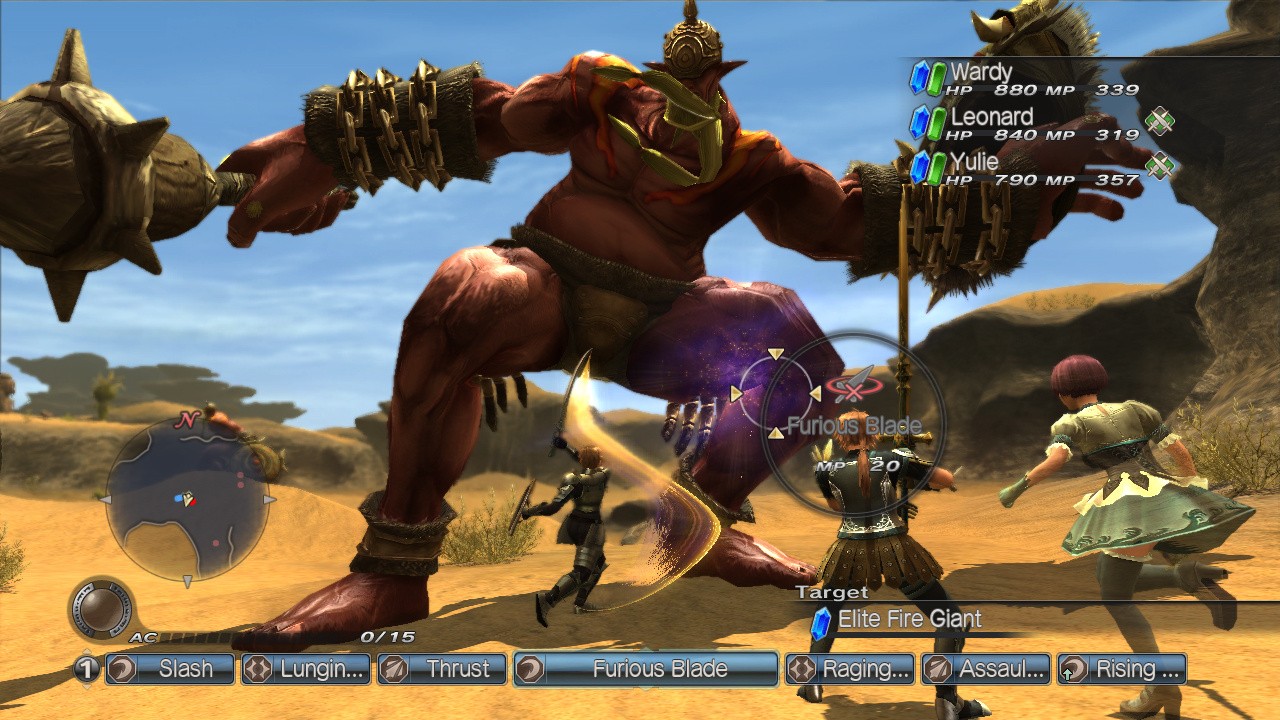Activate the Thrust command
This screenshot has height=720, width=1280.
pos(442,669)
